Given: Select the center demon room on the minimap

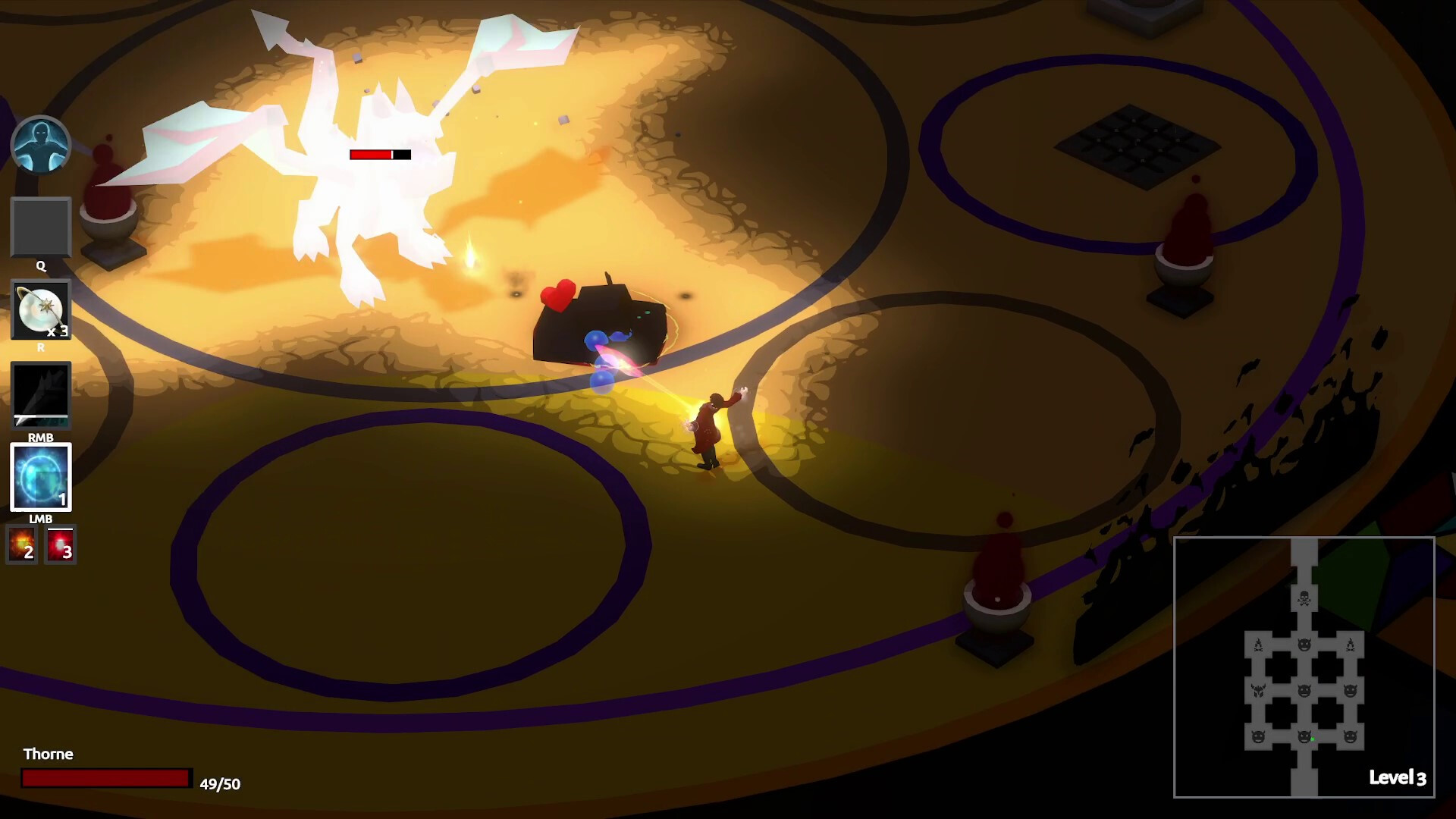Looking at the screenshot, I should (1304, 690).
